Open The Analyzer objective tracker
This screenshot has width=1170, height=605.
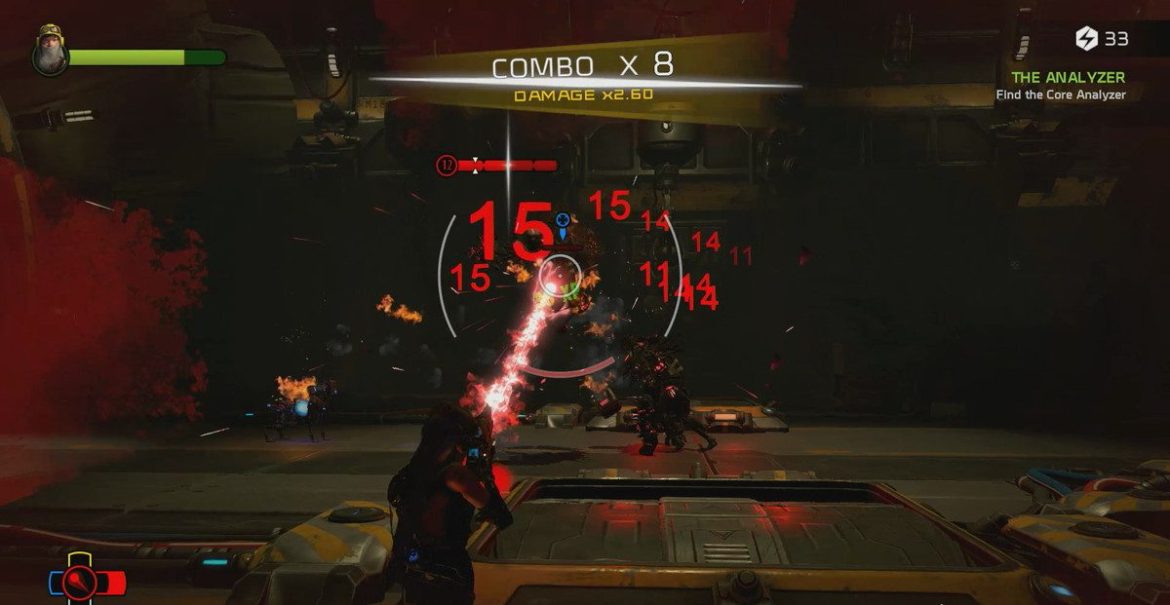click(1068, 77)
